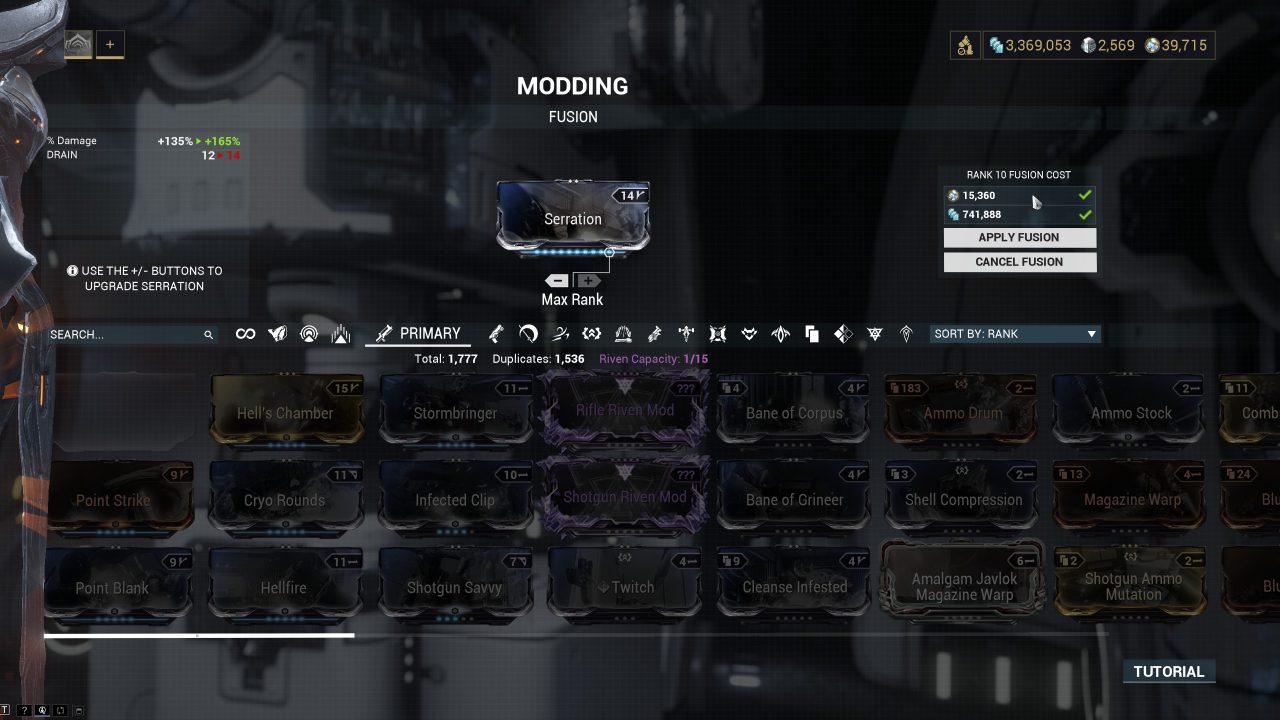Click the Warframe mods category icon

[277, 333]
